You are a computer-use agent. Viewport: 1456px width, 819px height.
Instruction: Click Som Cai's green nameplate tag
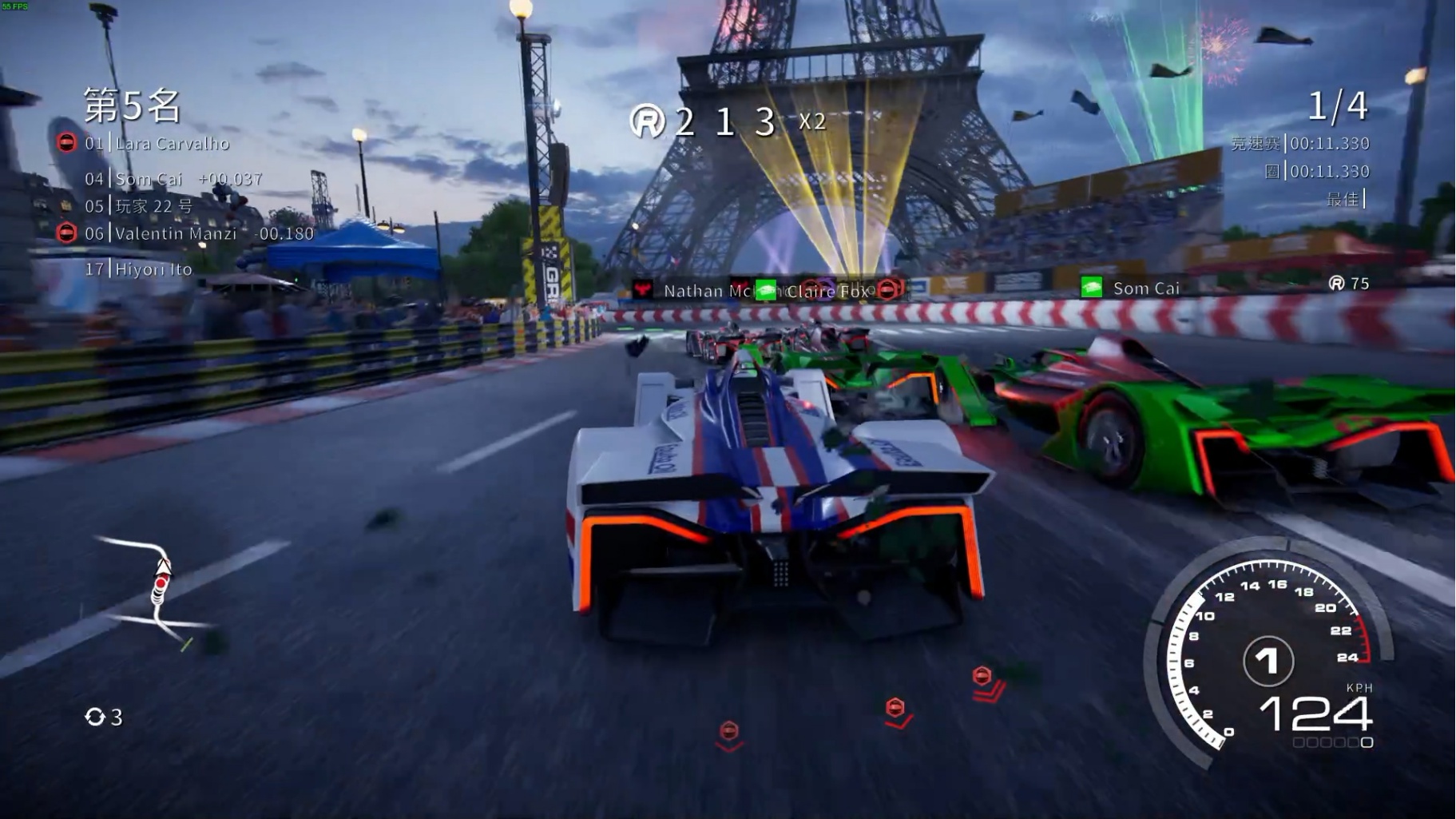pos(1131,288)
